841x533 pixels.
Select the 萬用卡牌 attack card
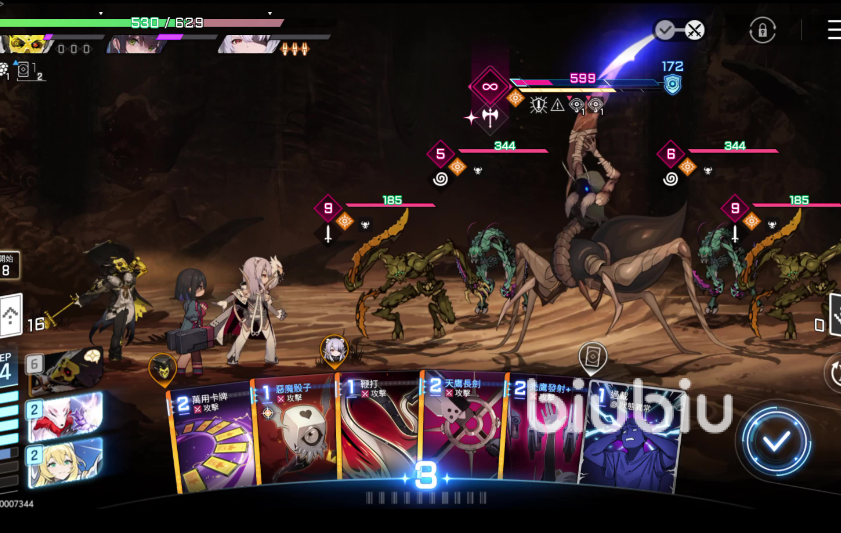point(211,440)
